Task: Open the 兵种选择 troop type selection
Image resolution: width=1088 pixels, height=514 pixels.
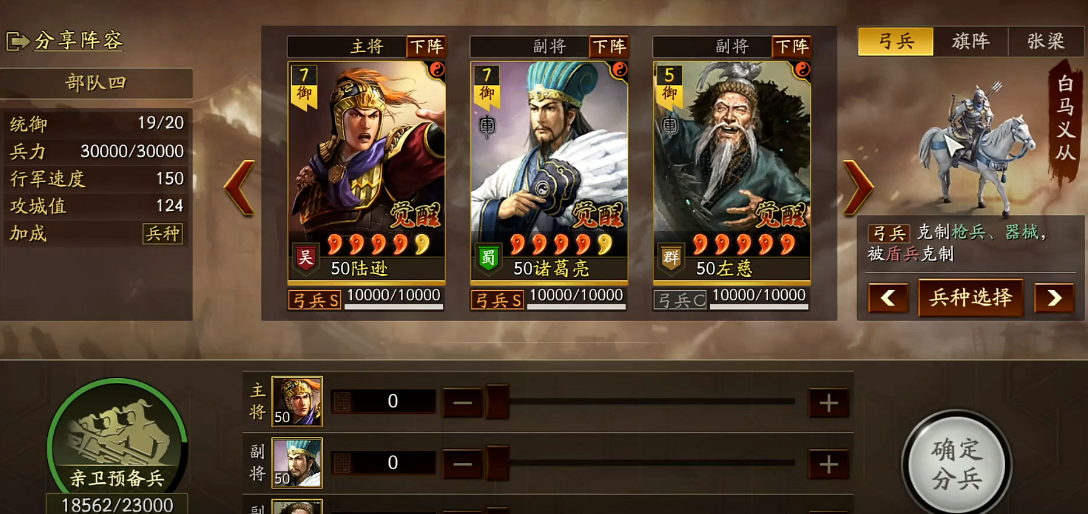Action: [x=971, y=298]
